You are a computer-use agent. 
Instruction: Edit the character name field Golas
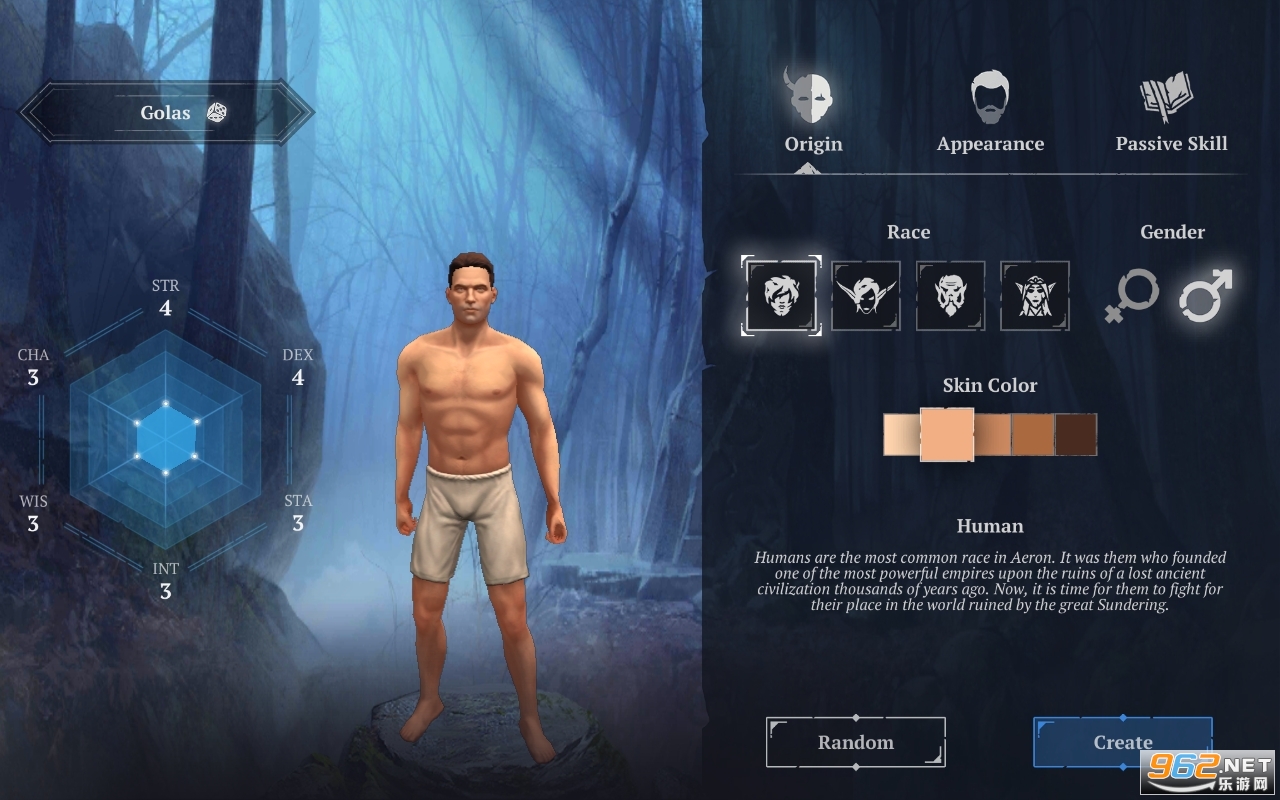click(x=165, y=113)
